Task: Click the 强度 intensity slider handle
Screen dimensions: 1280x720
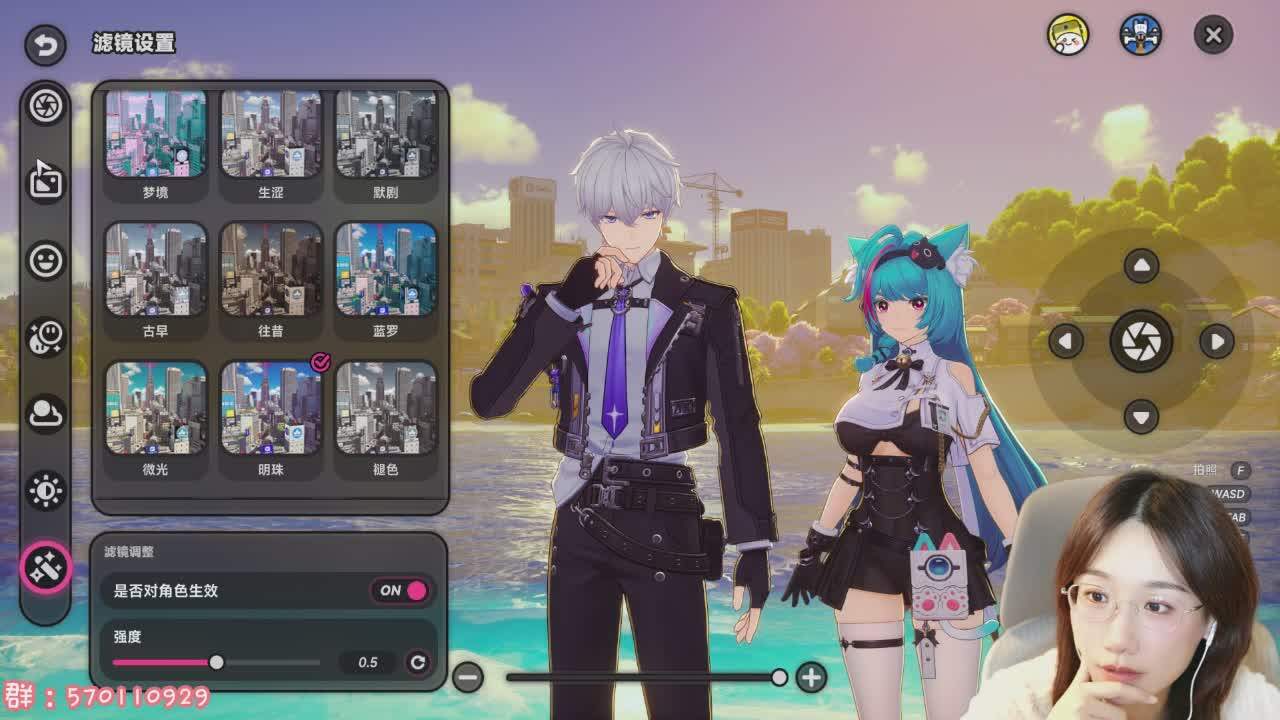Action: click(x=216, y=662)
